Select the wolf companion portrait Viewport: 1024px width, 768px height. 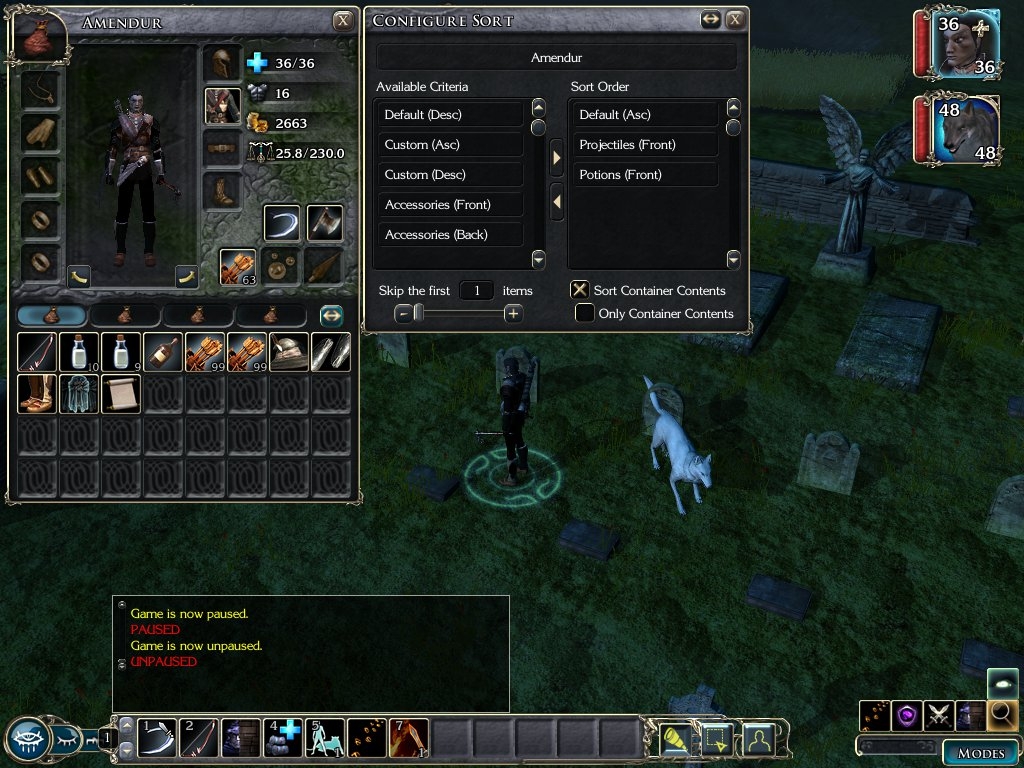pyautogui.click(x=967, y=130)
